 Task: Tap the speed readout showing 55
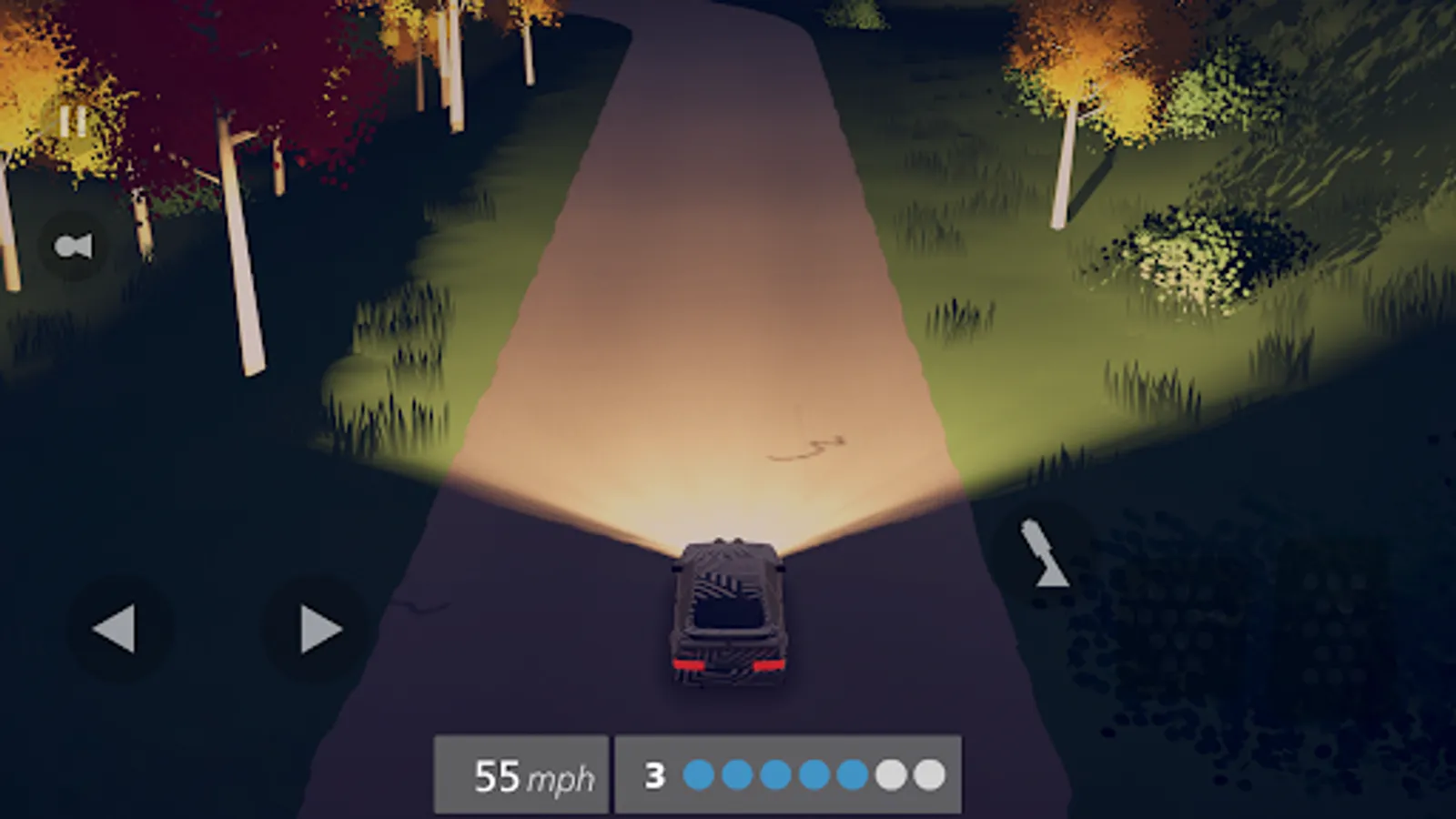click(497, 772)
